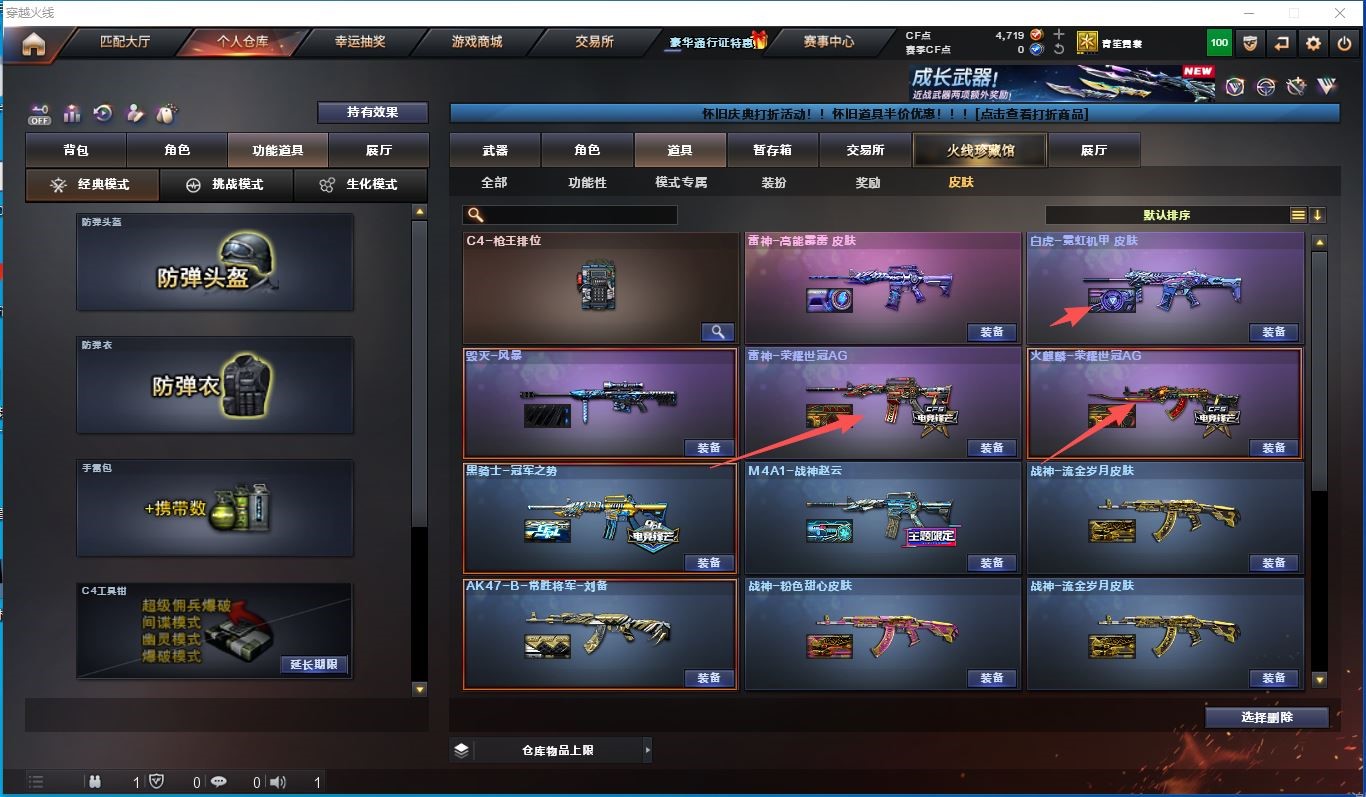Click the 持有效果 button
This screenshot has width=1366, height=797.
(x=372, y=112)
